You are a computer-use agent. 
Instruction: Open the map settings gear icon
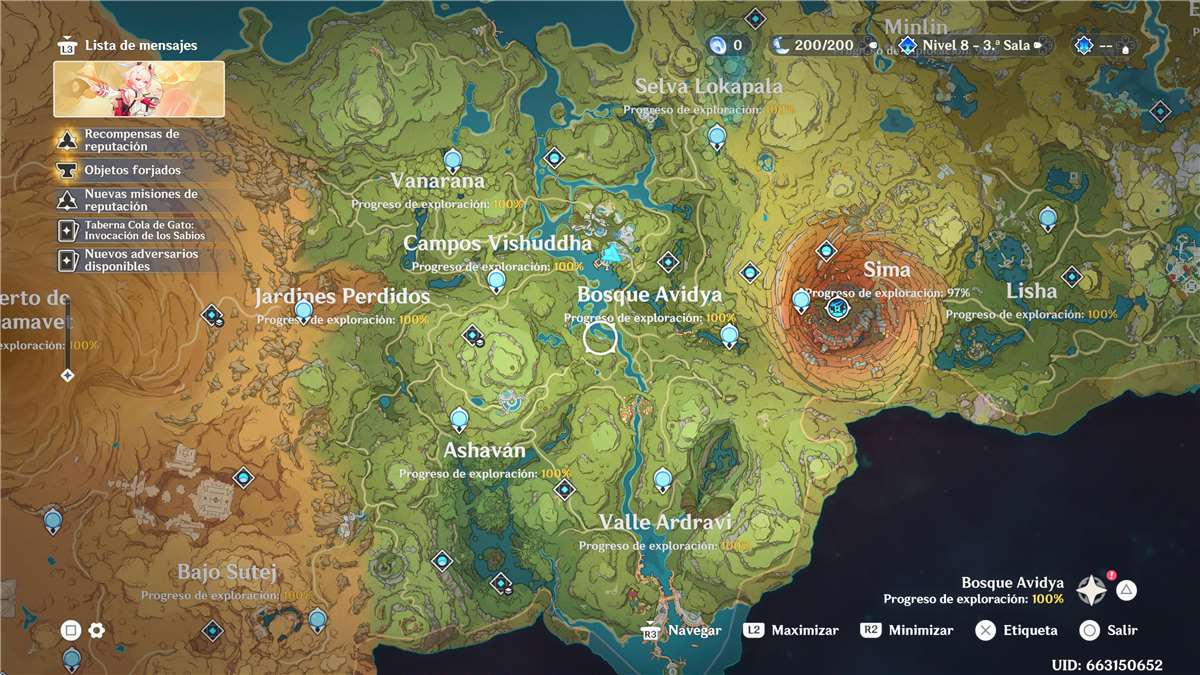point(97,630)
